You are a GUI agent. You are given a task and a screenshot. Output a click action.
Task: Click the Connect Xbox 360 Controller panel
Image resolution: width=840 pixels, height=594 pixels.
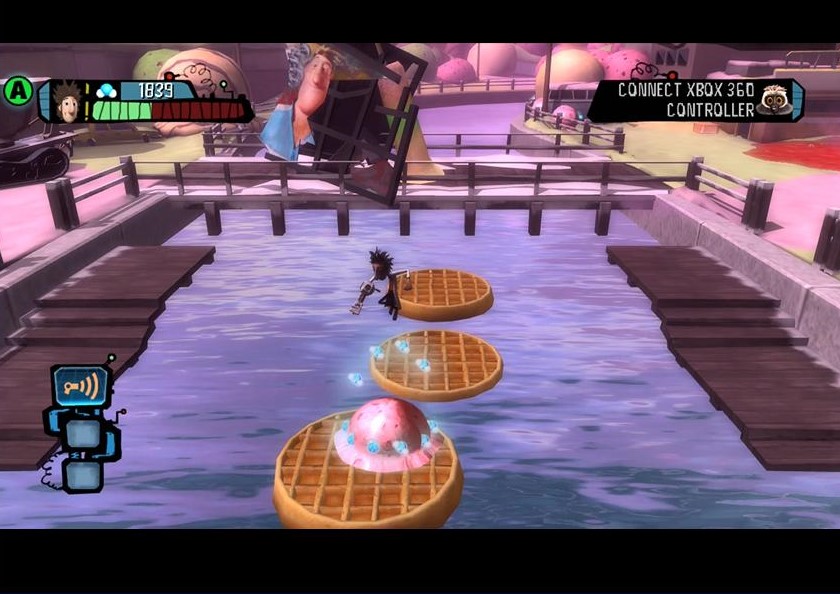tap(685, 100)
